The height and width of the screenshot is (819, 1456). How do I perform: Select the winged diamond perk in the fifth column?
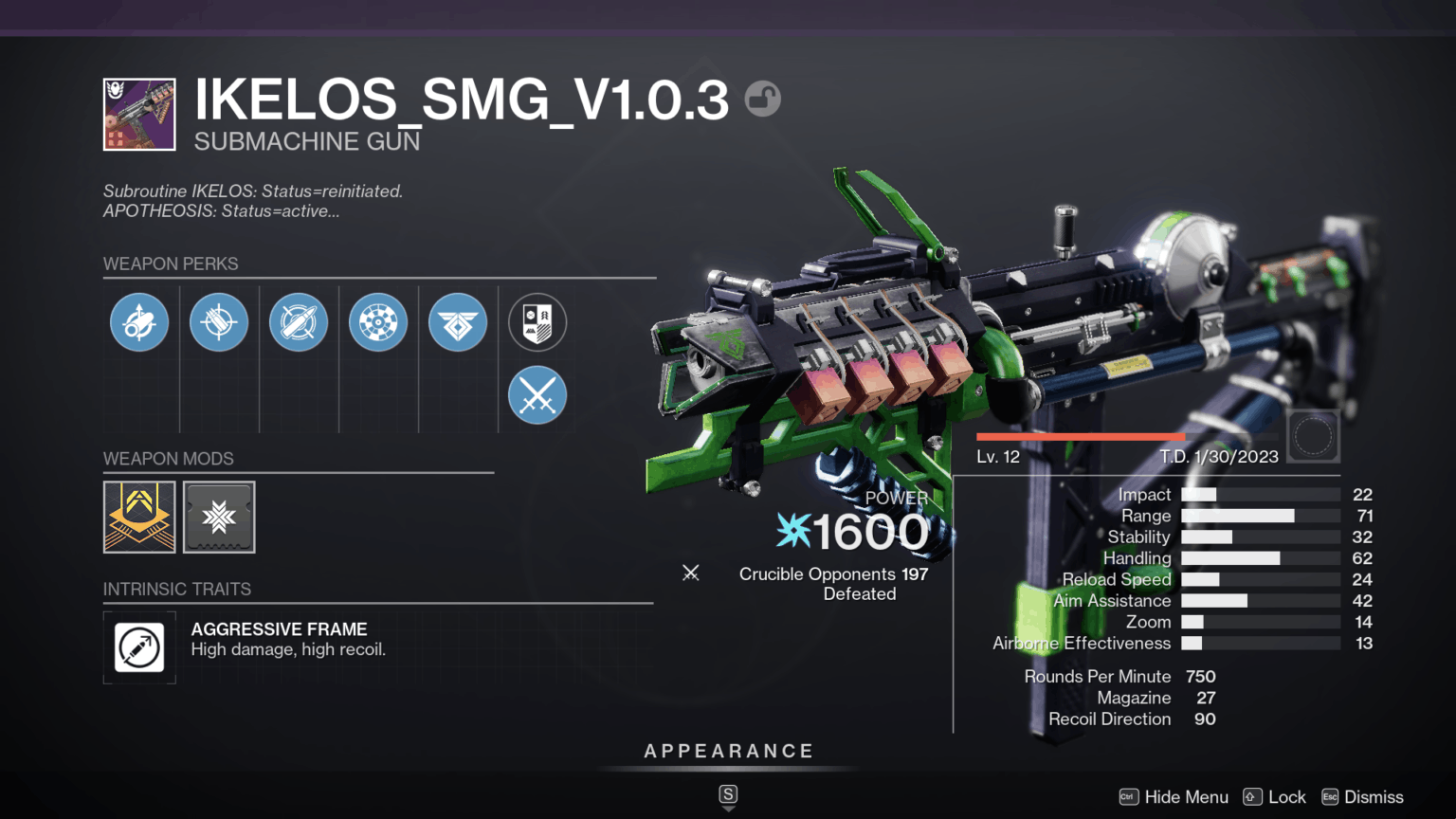[458, 322]
